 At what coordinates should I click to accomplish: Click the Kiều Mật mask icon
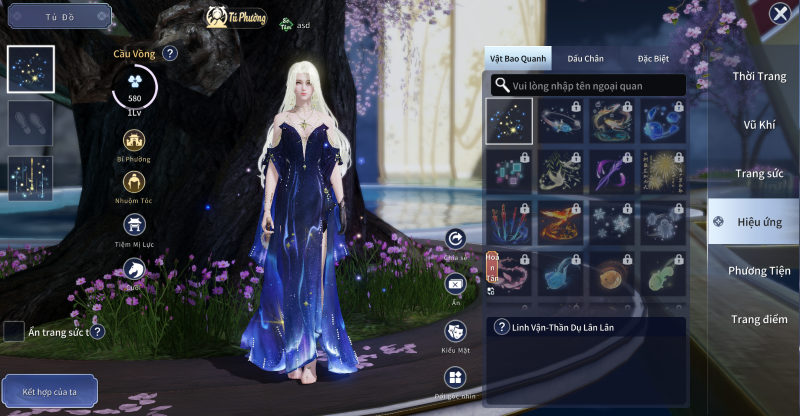click(456, 332)
